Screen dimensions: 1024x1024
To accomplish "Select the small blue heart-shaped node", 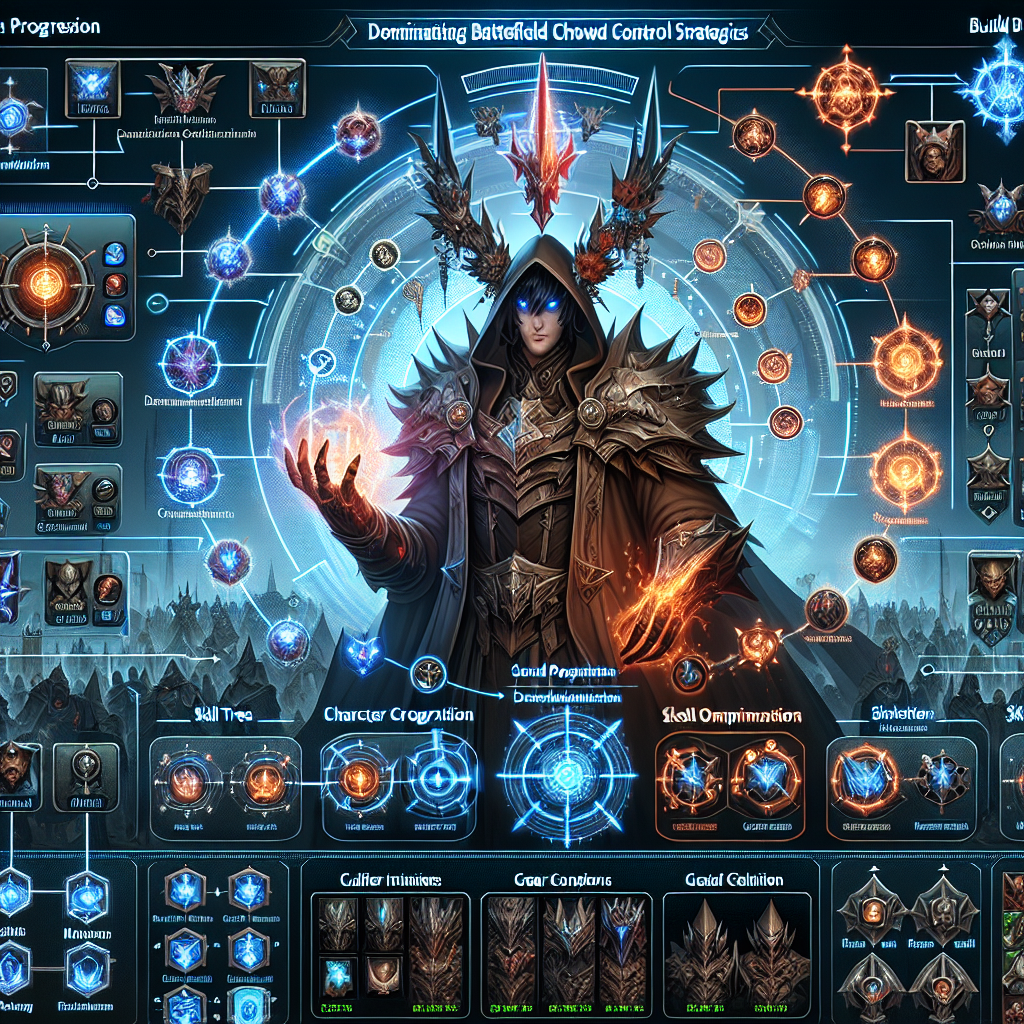I will 358,652.
